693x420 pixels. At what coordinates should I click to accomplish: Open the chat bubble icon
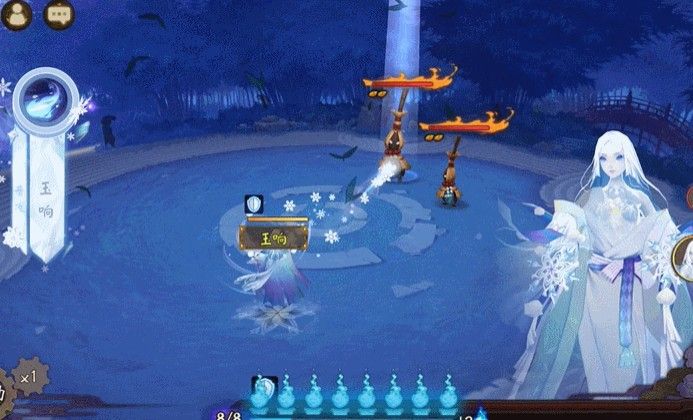point(59,14)
